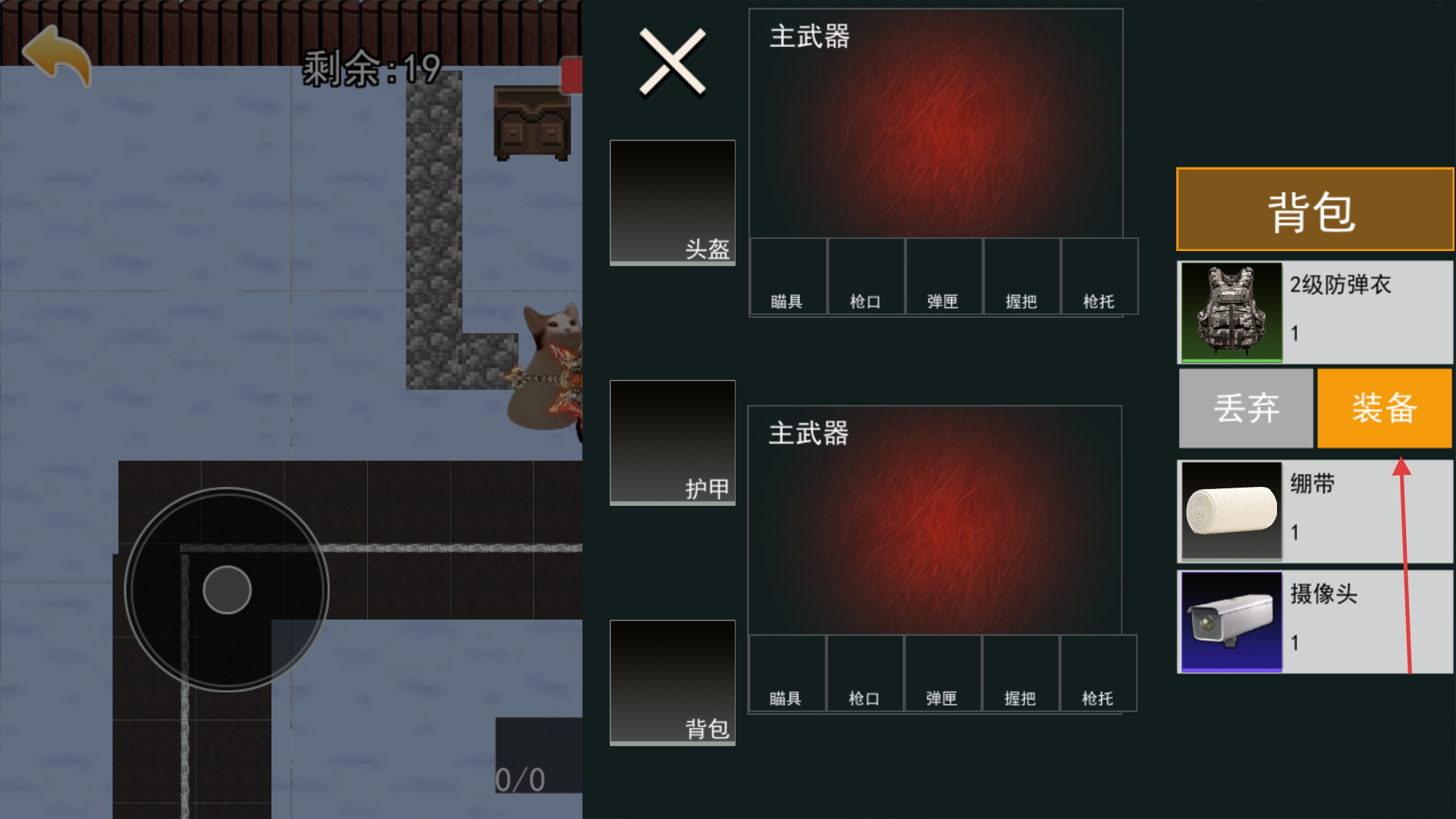Select the 2级防弹衣 vest item

click(x=1315, y=312)
